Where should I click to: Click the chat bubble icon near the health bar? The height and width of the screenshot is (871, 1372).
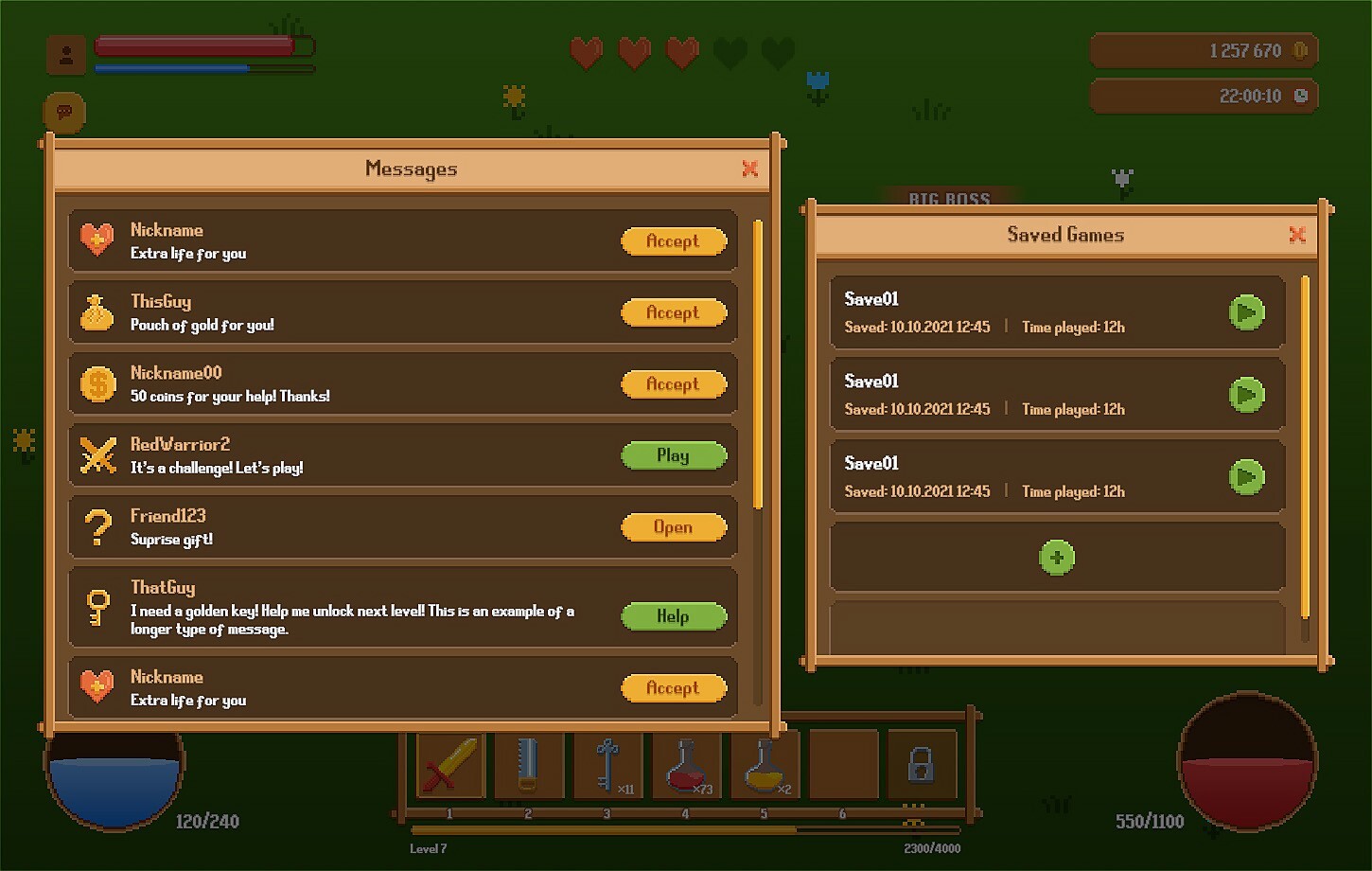coord(64,111)
